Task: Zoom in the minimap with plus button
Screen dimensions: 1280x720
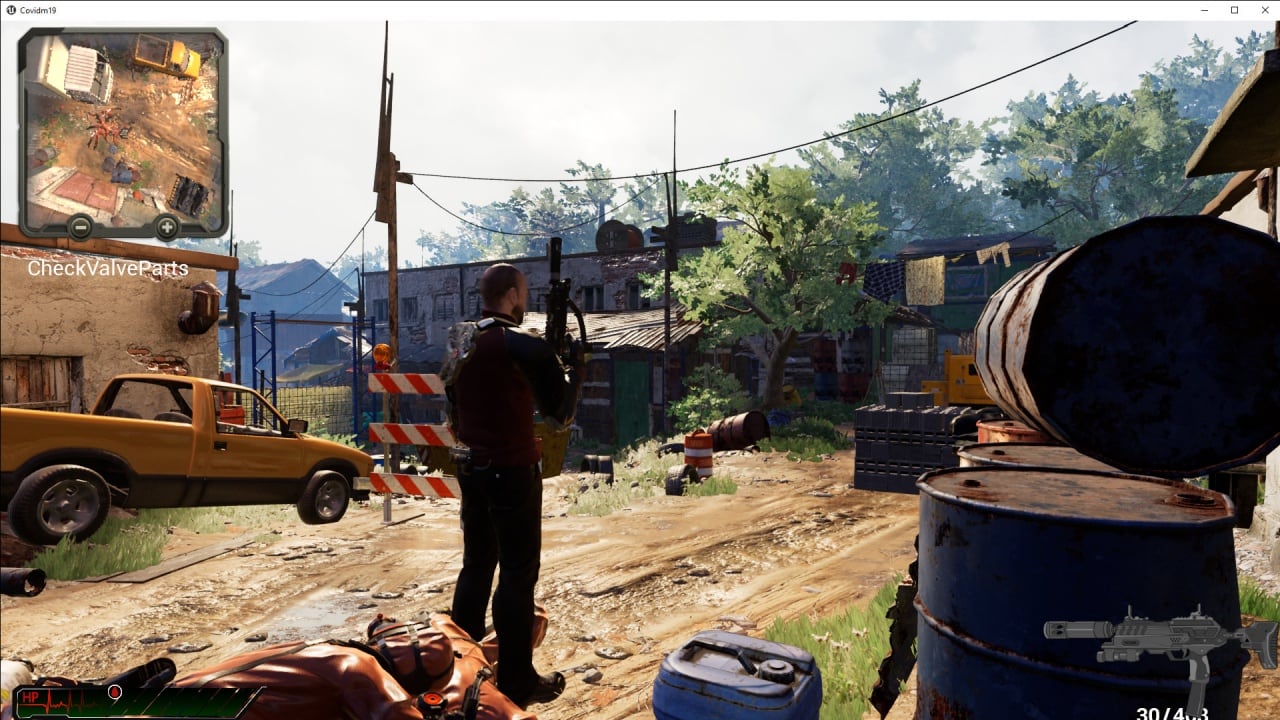Action: [166, 228]
